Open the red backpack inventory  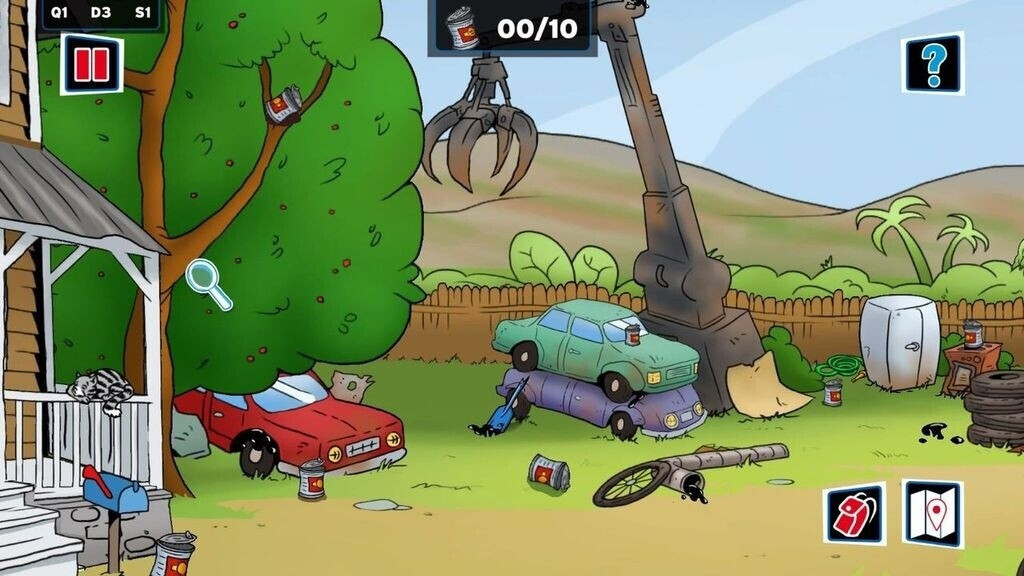tap(854, 514)
